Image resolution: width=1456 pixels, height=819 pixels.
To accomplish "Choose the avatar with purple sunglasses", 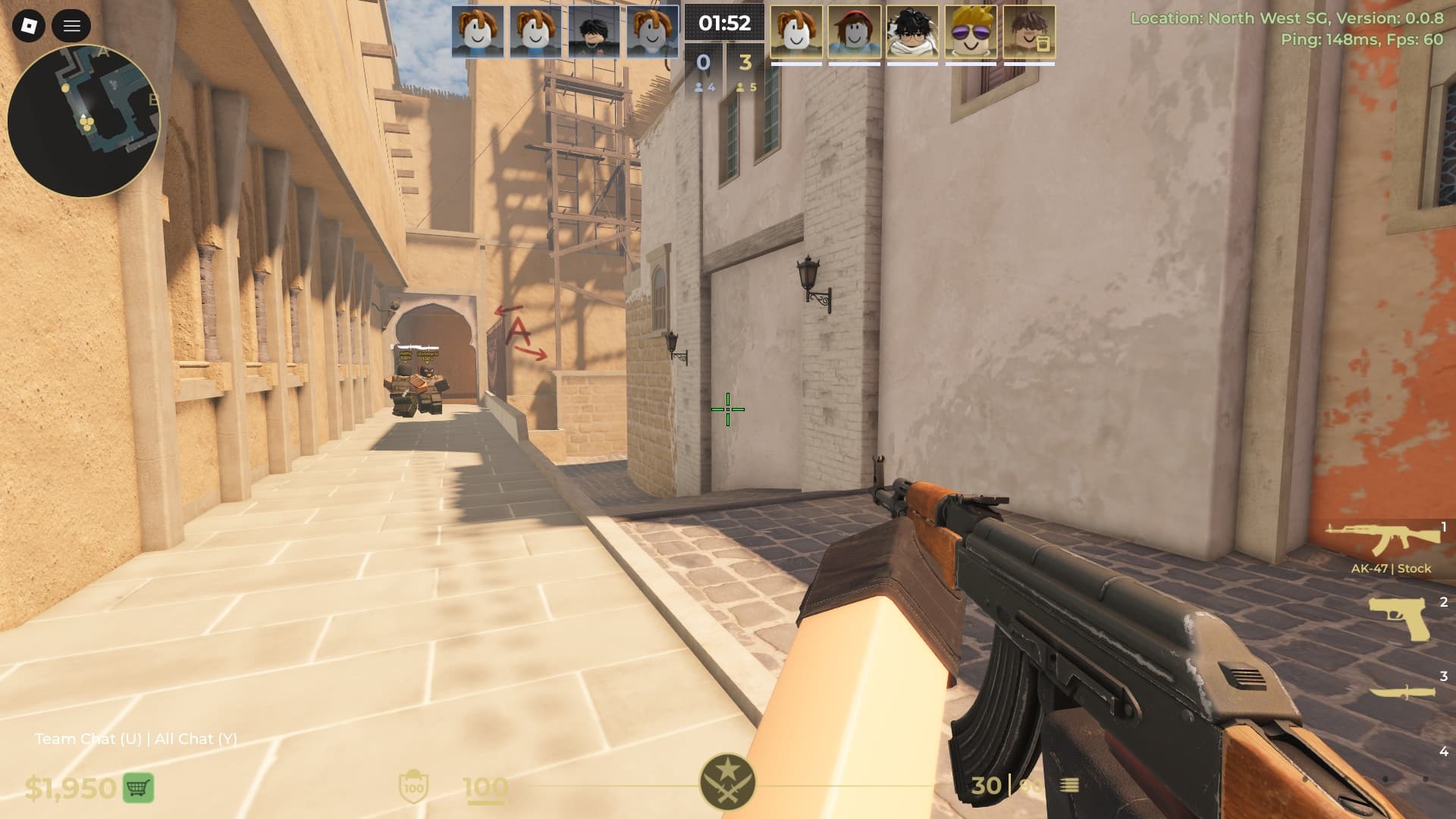I will [971, 32].
